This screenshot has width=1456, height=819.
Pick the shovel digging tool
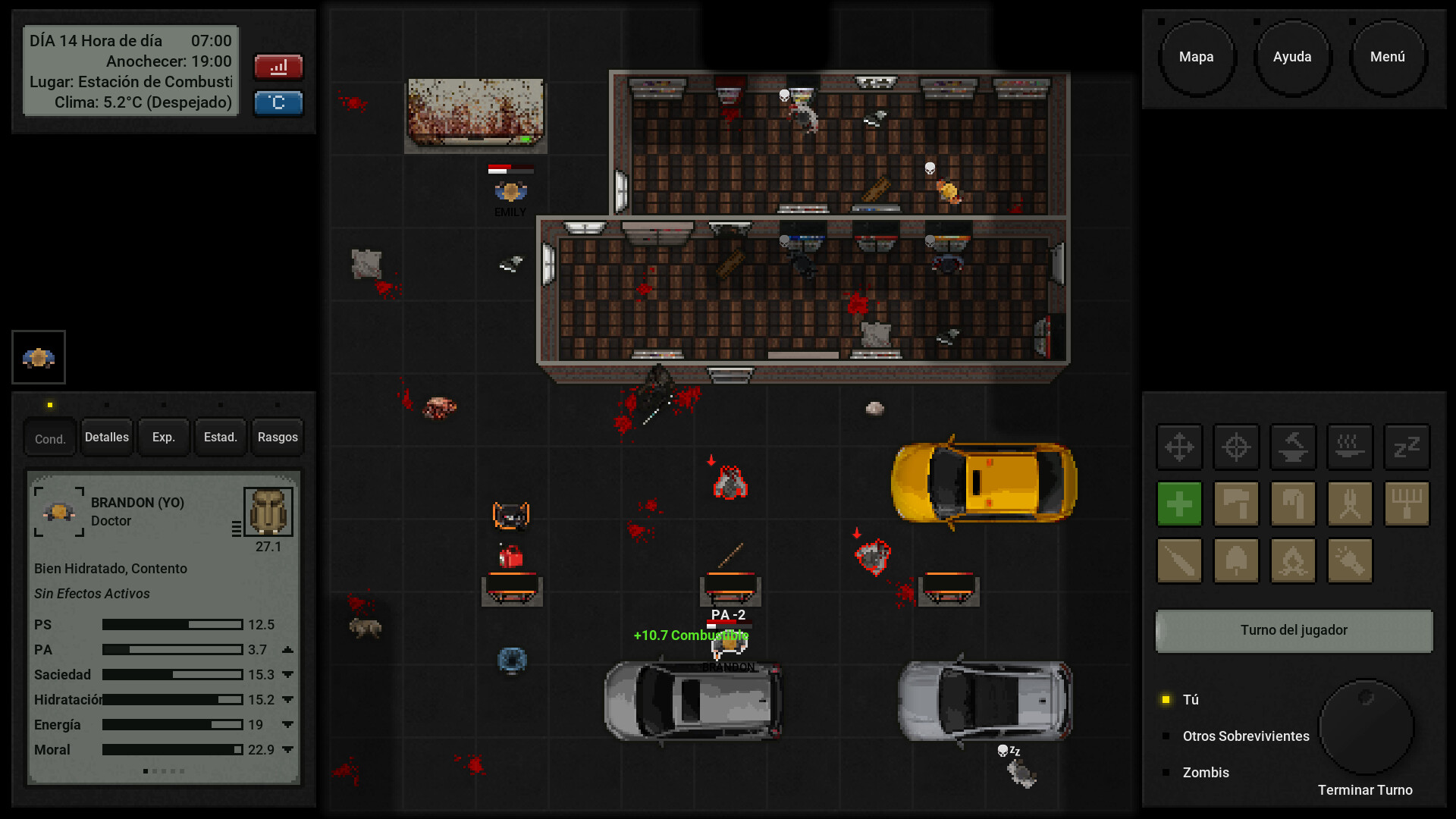[x=1237, y=560]
